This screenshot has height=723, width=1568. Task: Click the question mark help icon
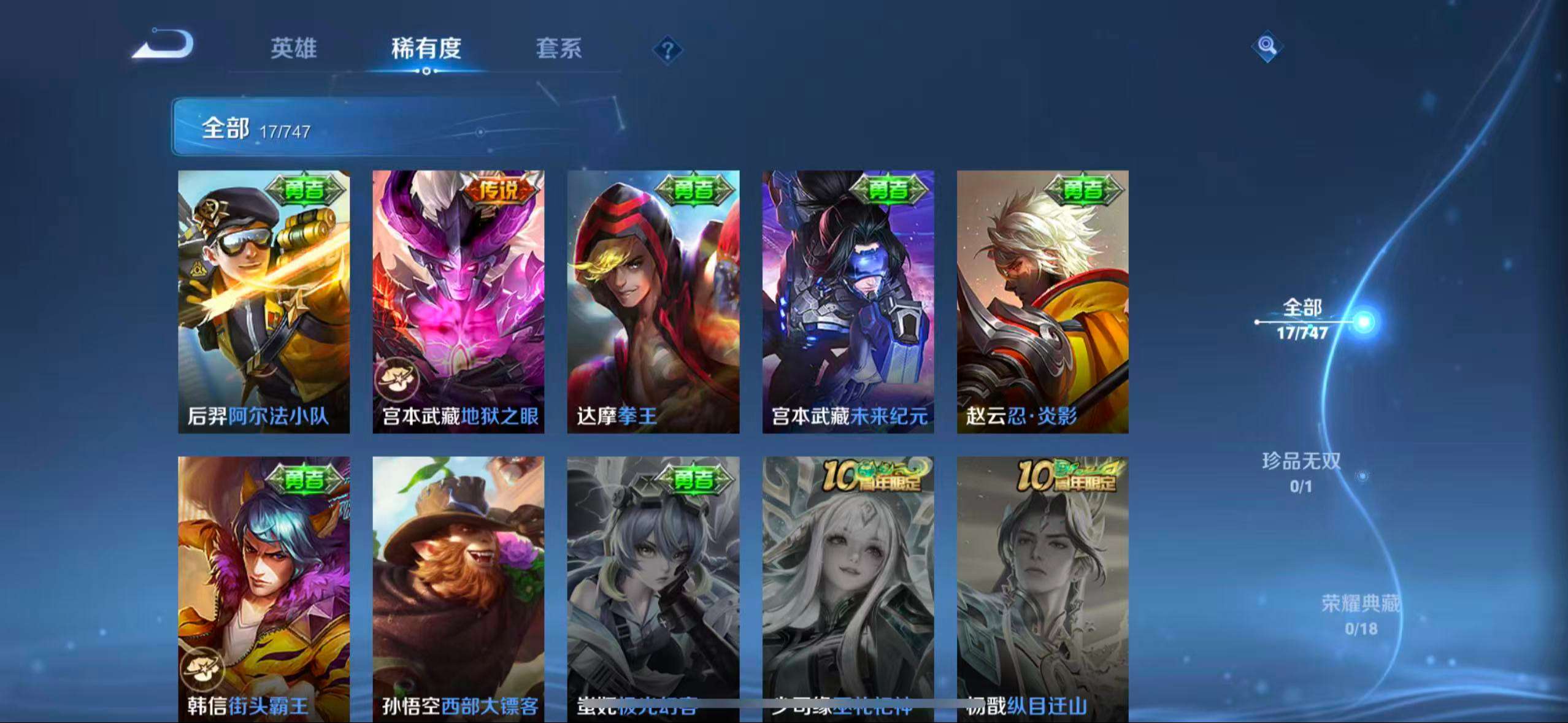coord(668,49)
